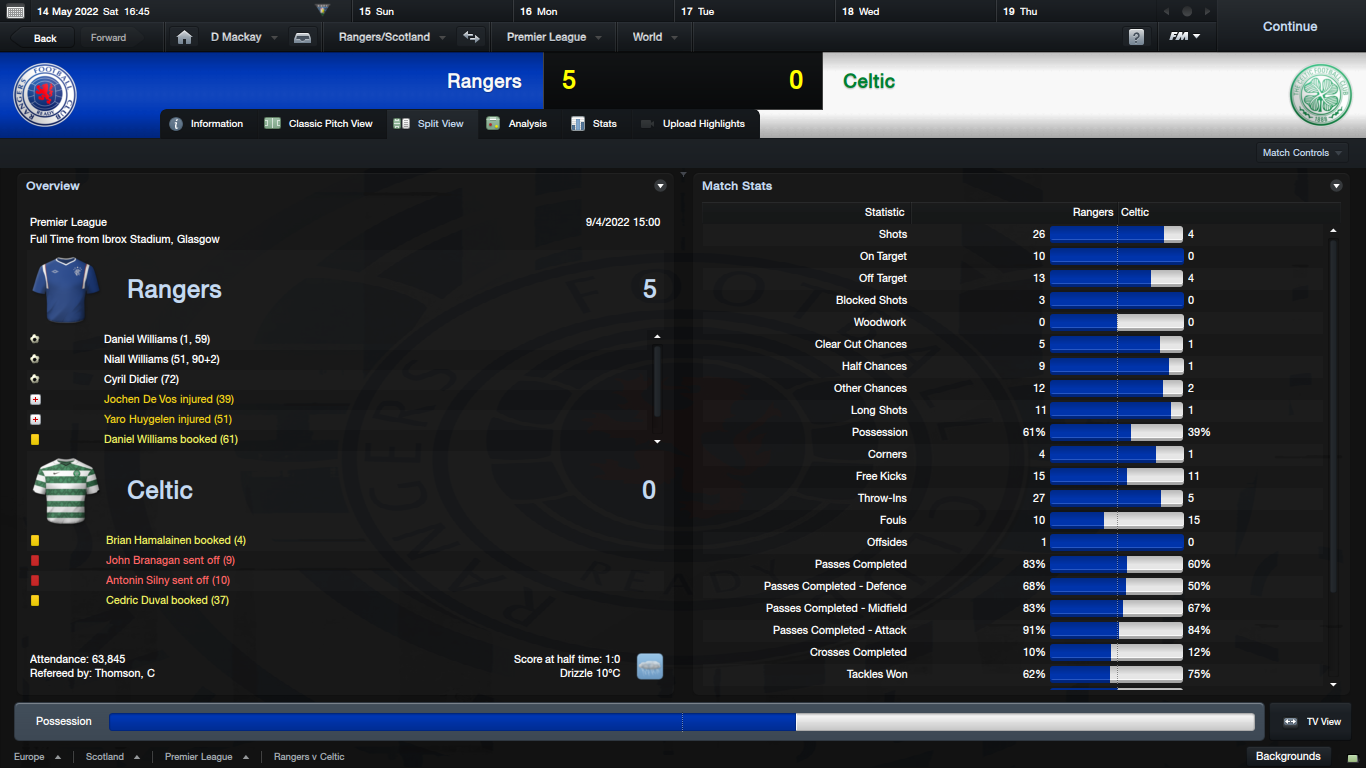Switch to the Information tab

[207, 124]
